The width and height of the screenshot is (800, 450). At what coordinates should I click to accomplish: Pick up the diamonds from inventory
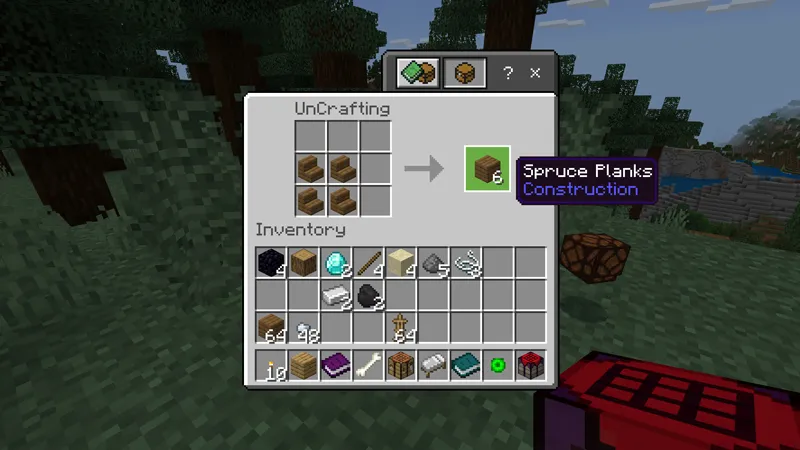[336, 263]
